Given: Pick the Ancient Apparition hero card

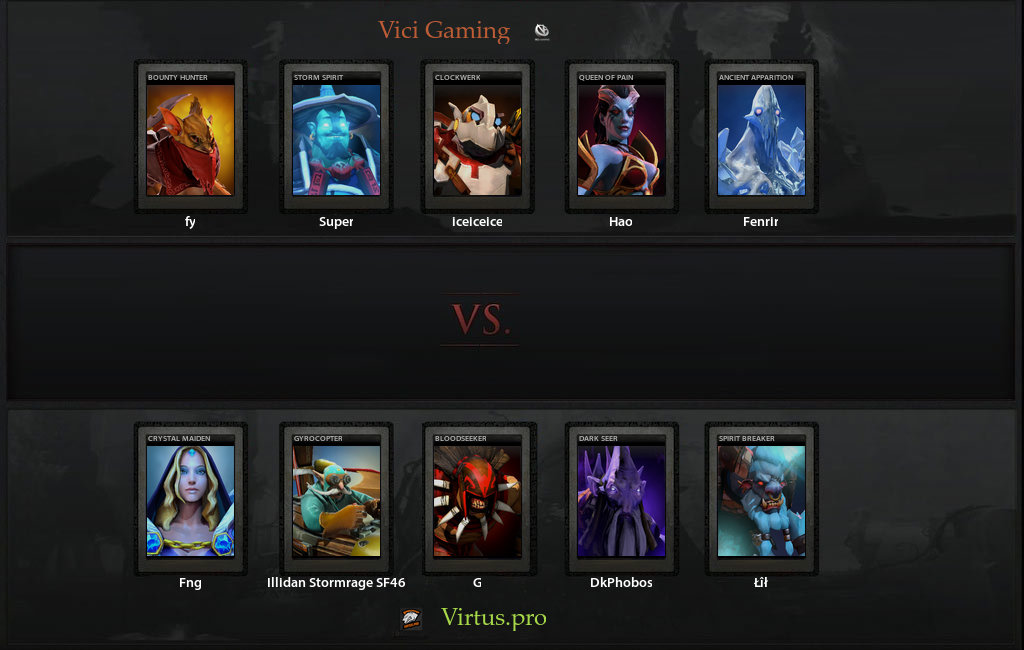Looking at the screenshot, I should coord(761,139).
